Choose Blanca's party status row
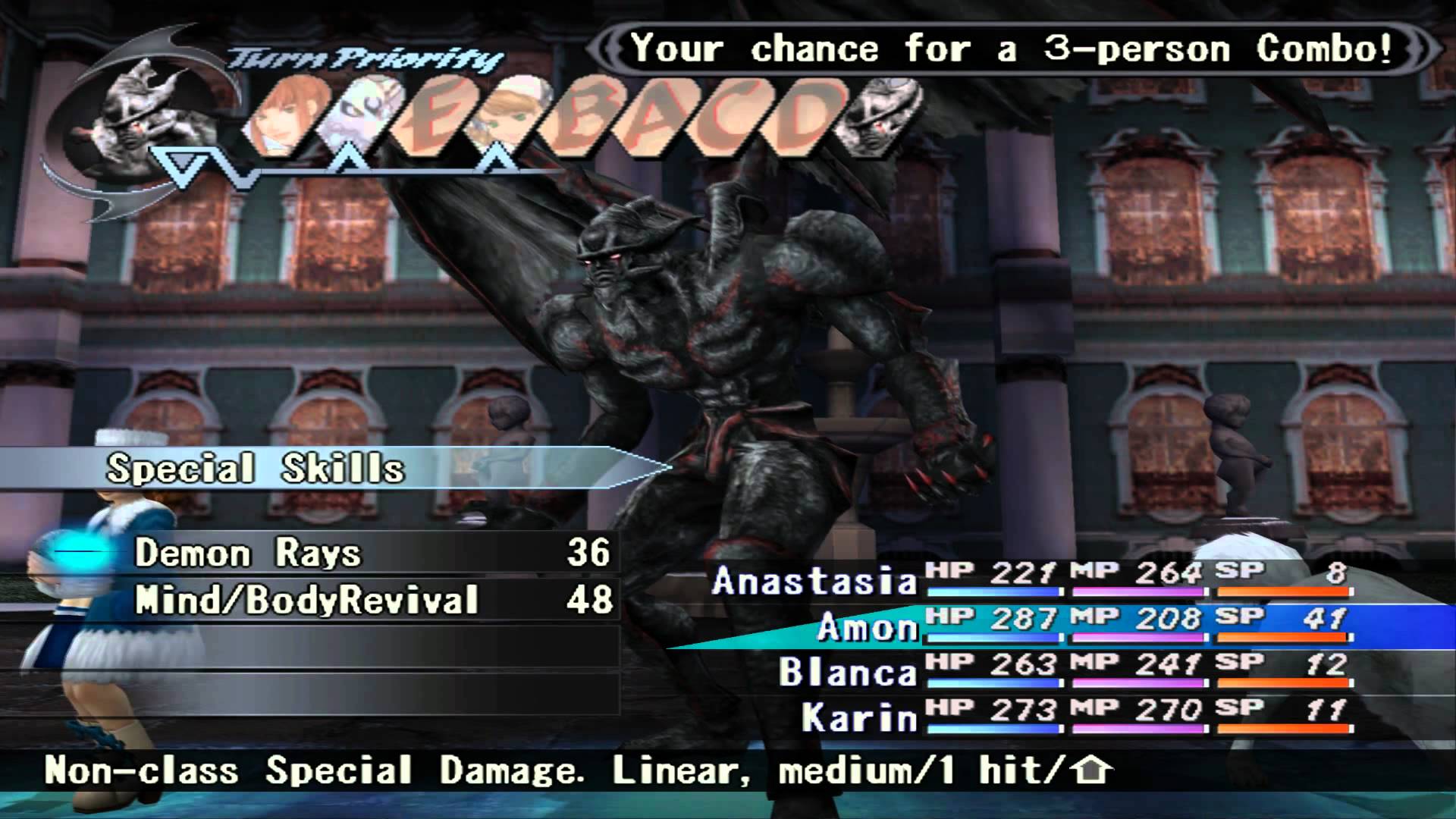 click(847, 673)
